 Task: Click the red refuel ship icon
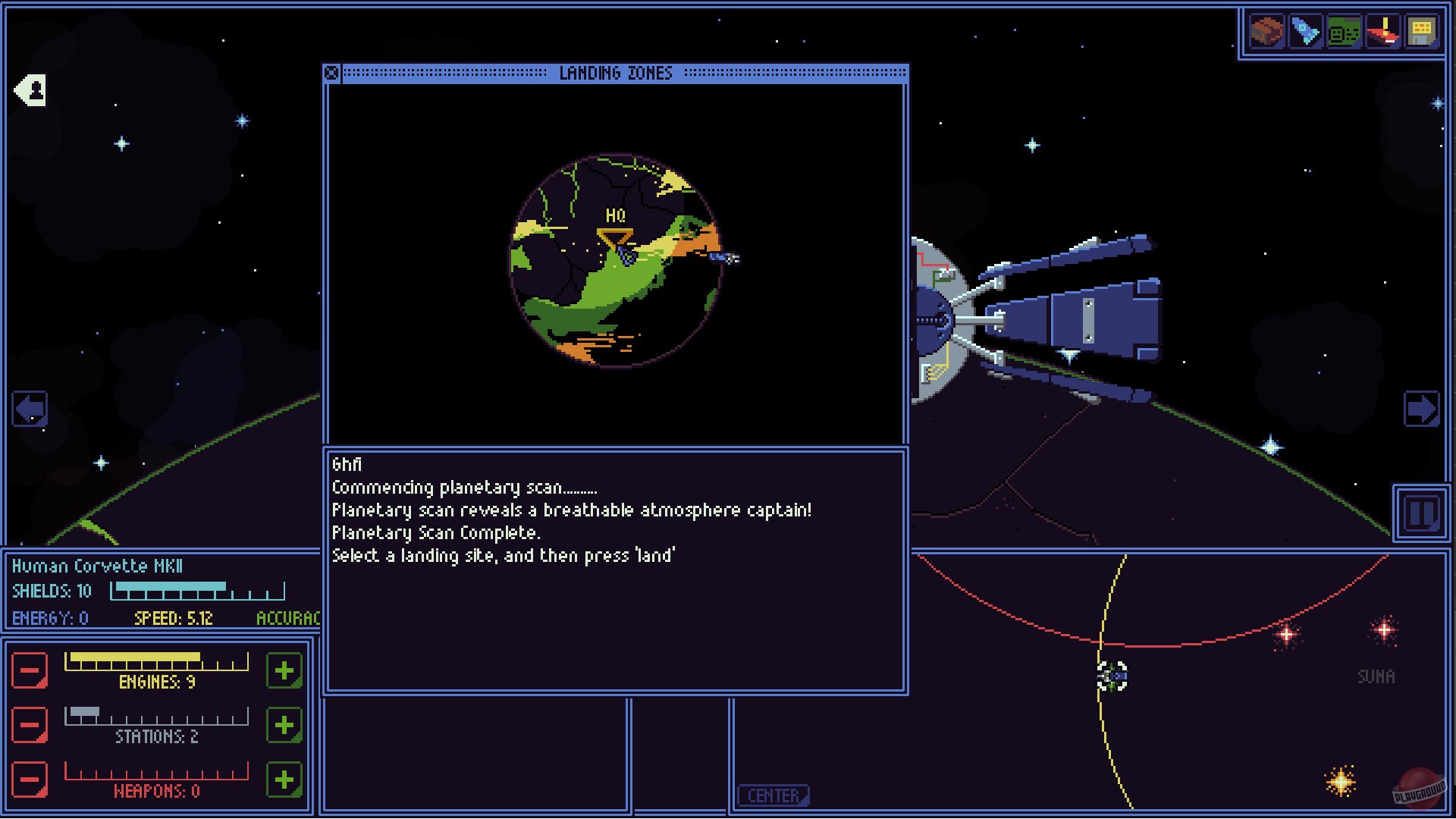pos(1384,32)
